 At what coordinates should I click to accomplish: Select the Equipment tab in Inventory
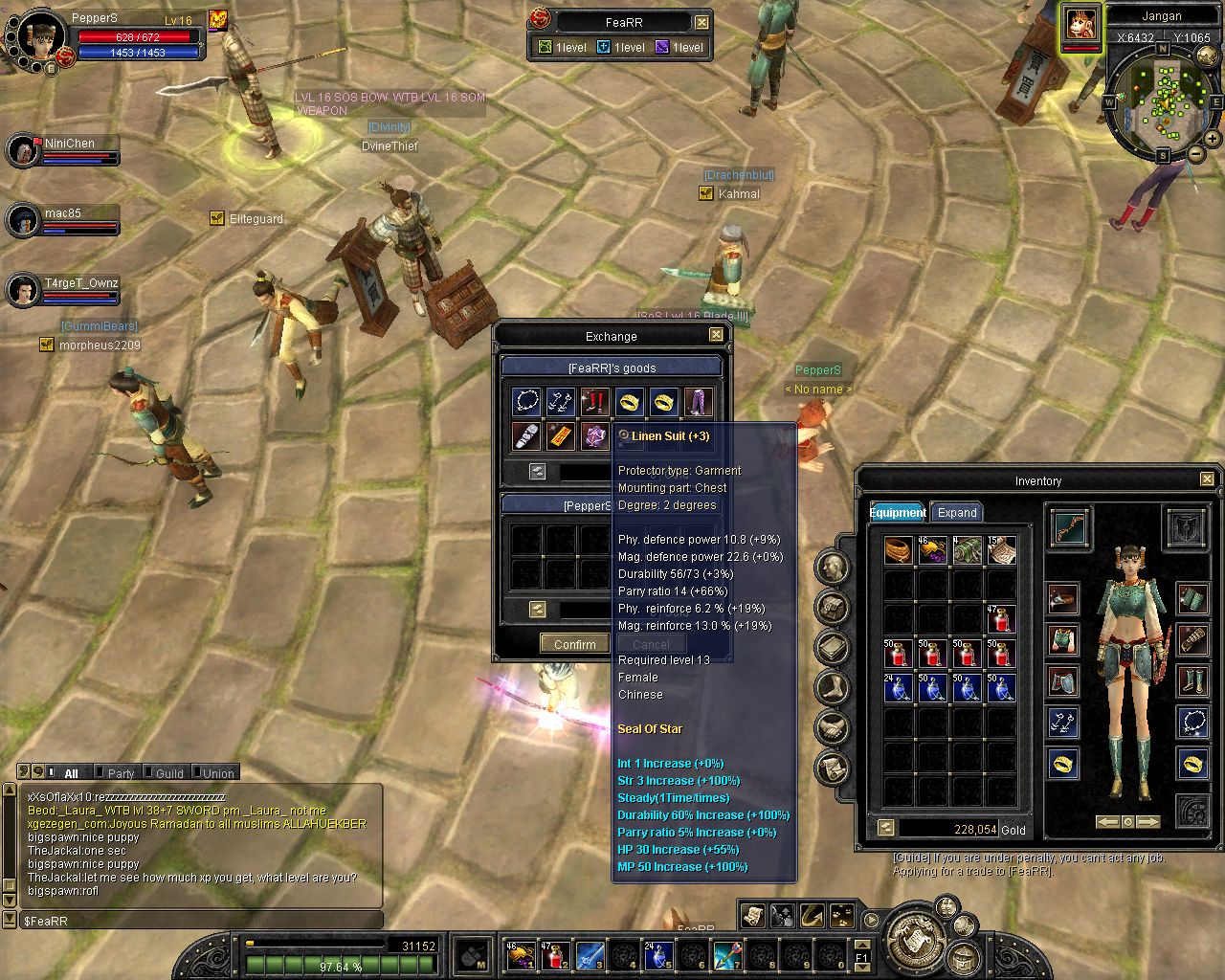[x=898, y=512]
